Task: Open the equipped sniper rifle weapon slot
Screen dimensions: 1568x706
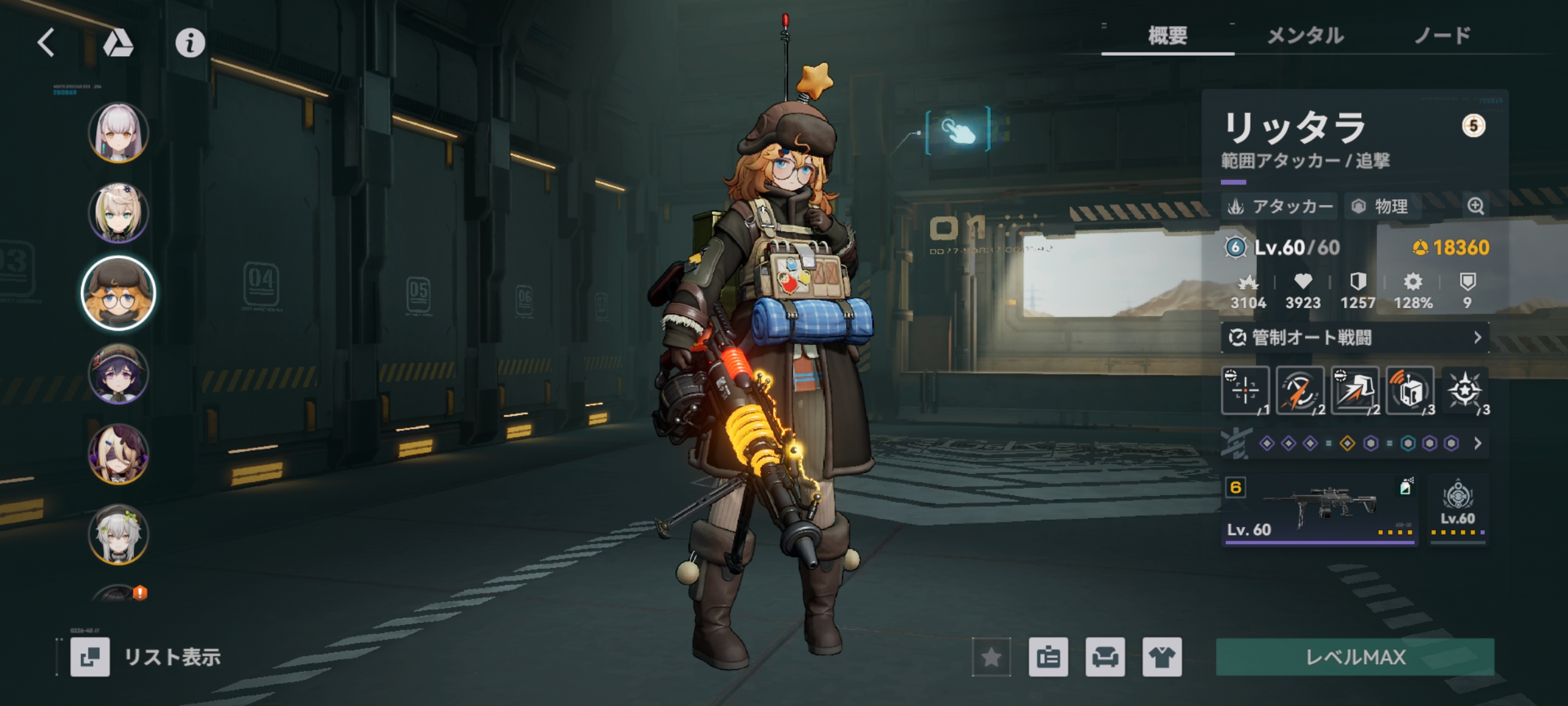Action: click(x=1319, y=510)
